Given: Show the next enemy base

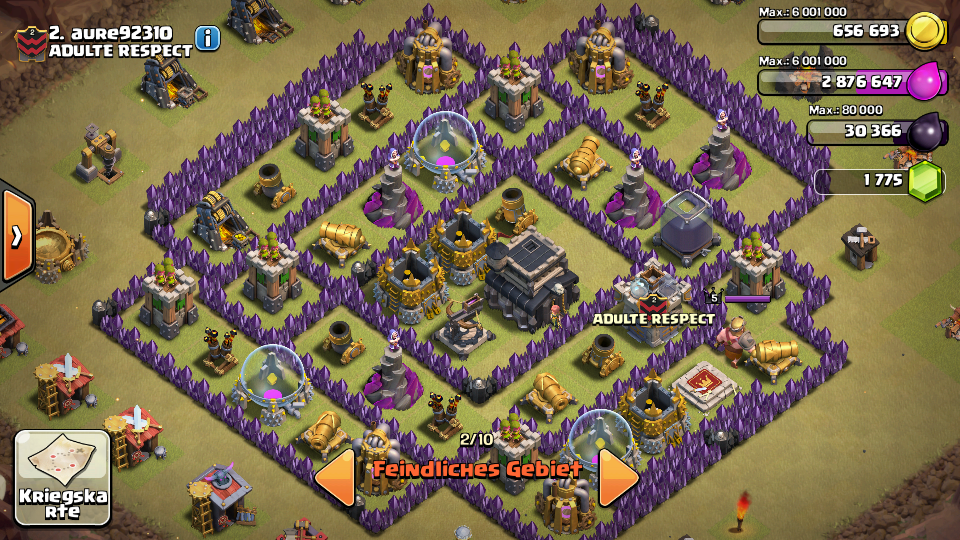Looking at the screenshot, I should 617,477.
